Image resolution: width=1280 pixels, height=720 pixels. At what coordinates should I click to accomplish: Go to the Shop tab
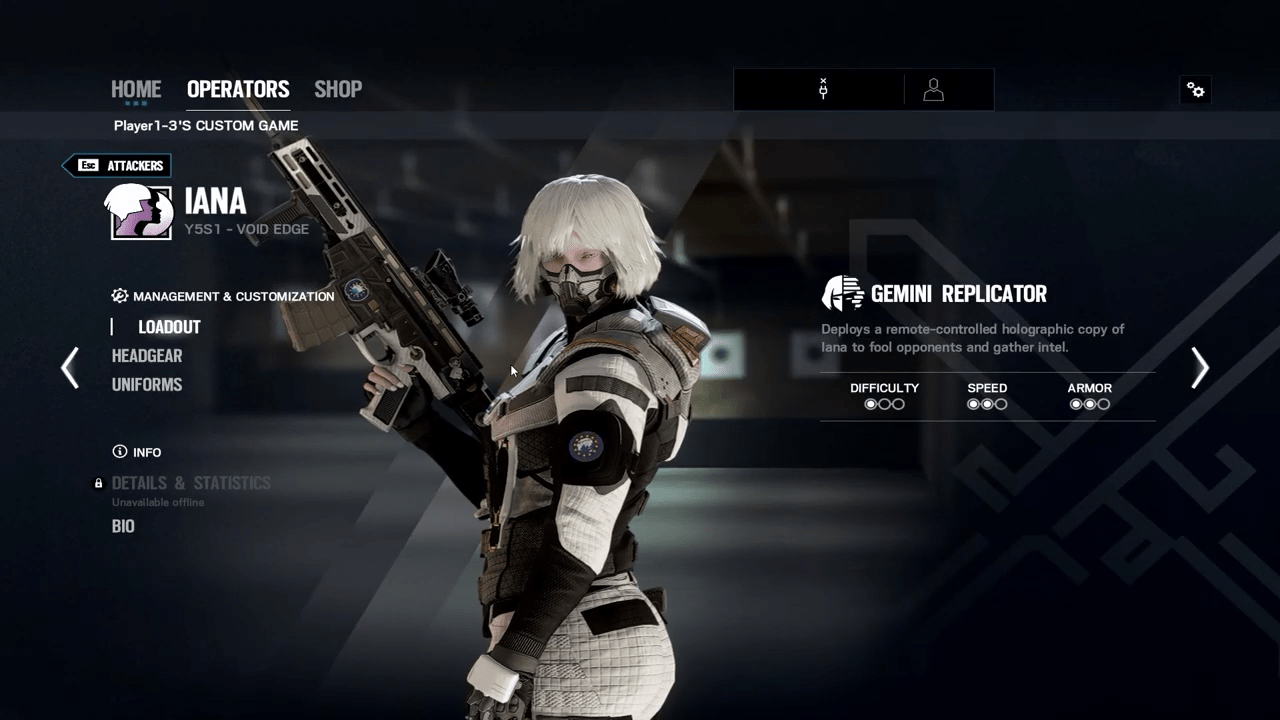(338, 89)
